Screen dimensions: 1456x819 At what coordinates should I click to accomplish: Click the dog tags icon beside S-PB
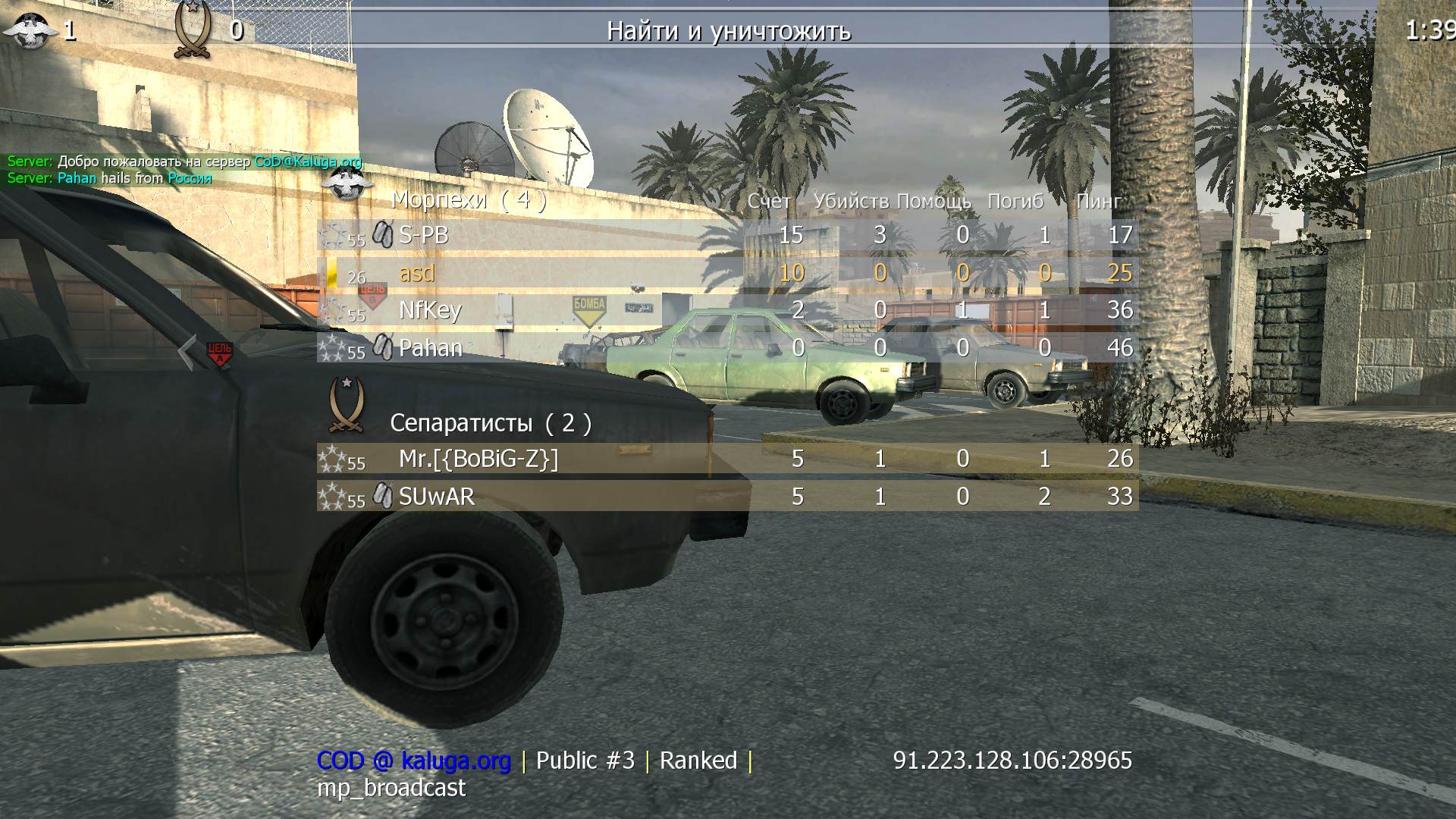[x=381, y=235]
